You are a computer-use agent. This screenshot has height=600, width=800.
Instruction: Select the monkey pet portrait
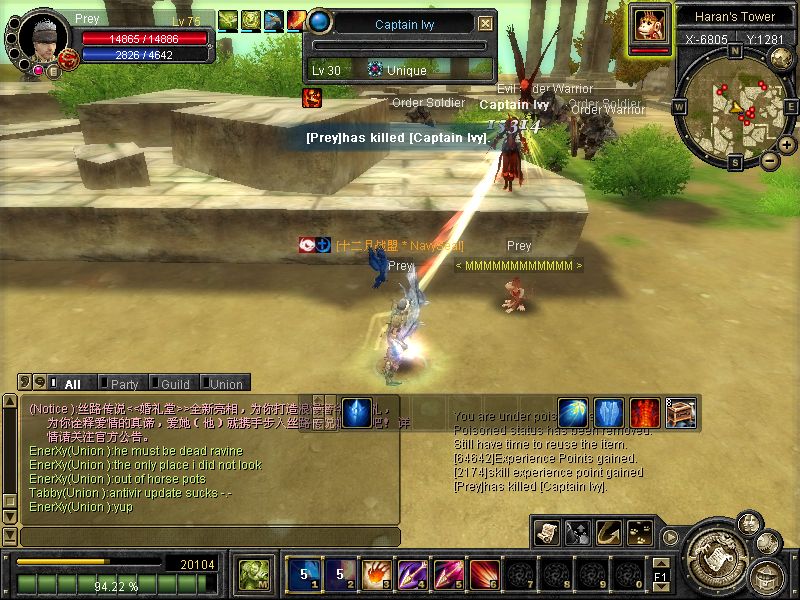[649, 25]
